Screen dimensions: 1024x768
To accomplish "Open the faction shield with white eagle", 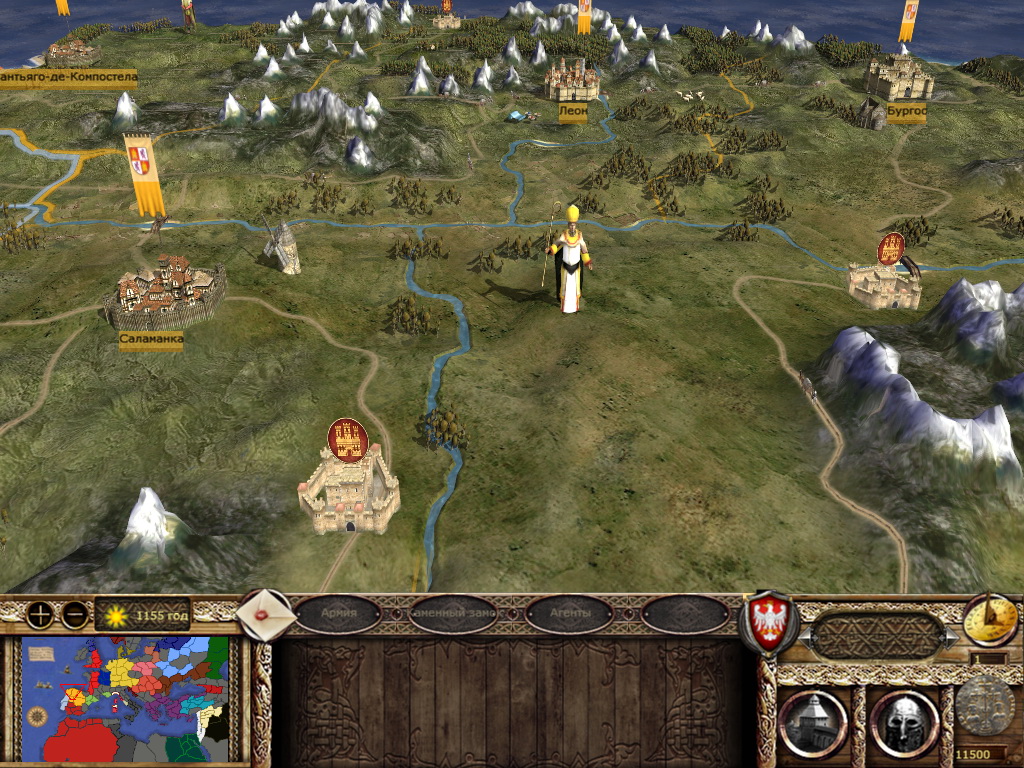I will (768, 620).
